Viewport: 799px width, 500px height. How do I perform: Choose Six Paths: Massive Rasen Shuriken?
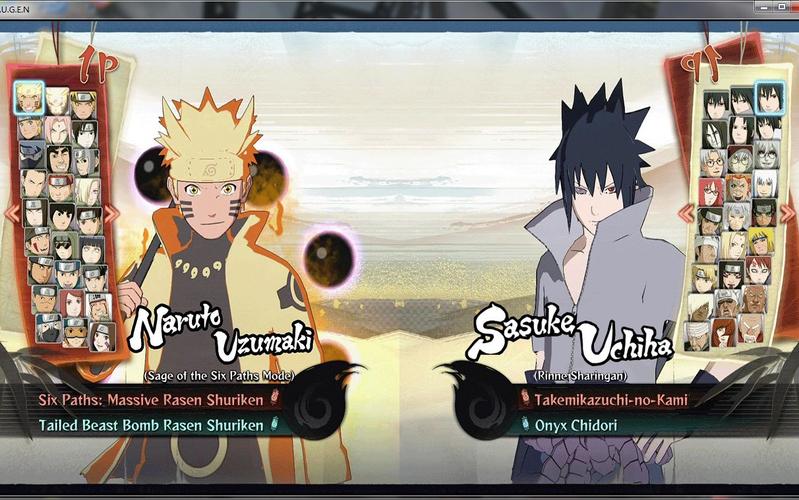(x=151, y=400)
